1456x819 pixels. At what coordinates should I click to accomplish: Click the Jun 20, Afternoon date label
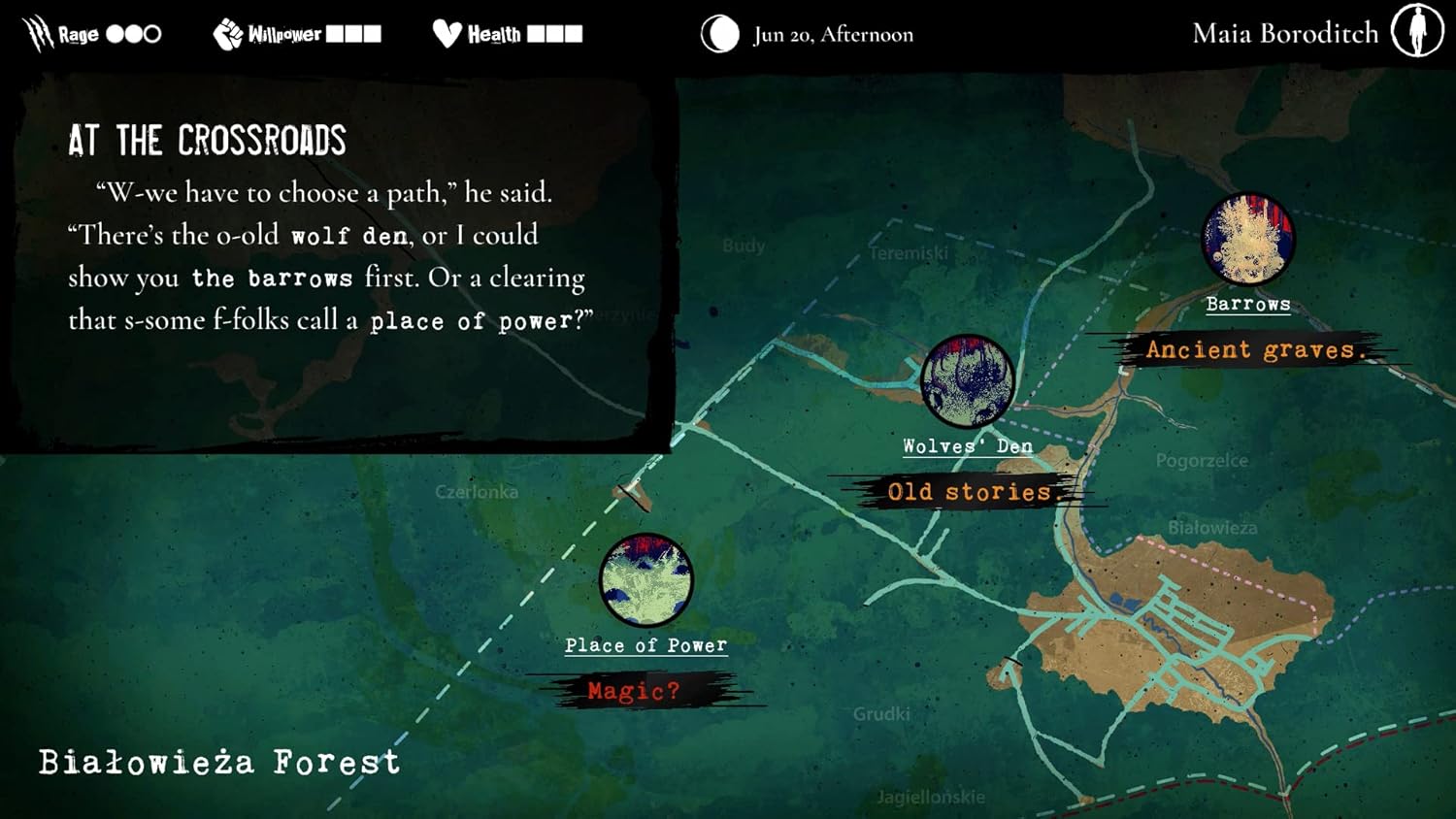point(833,34)
